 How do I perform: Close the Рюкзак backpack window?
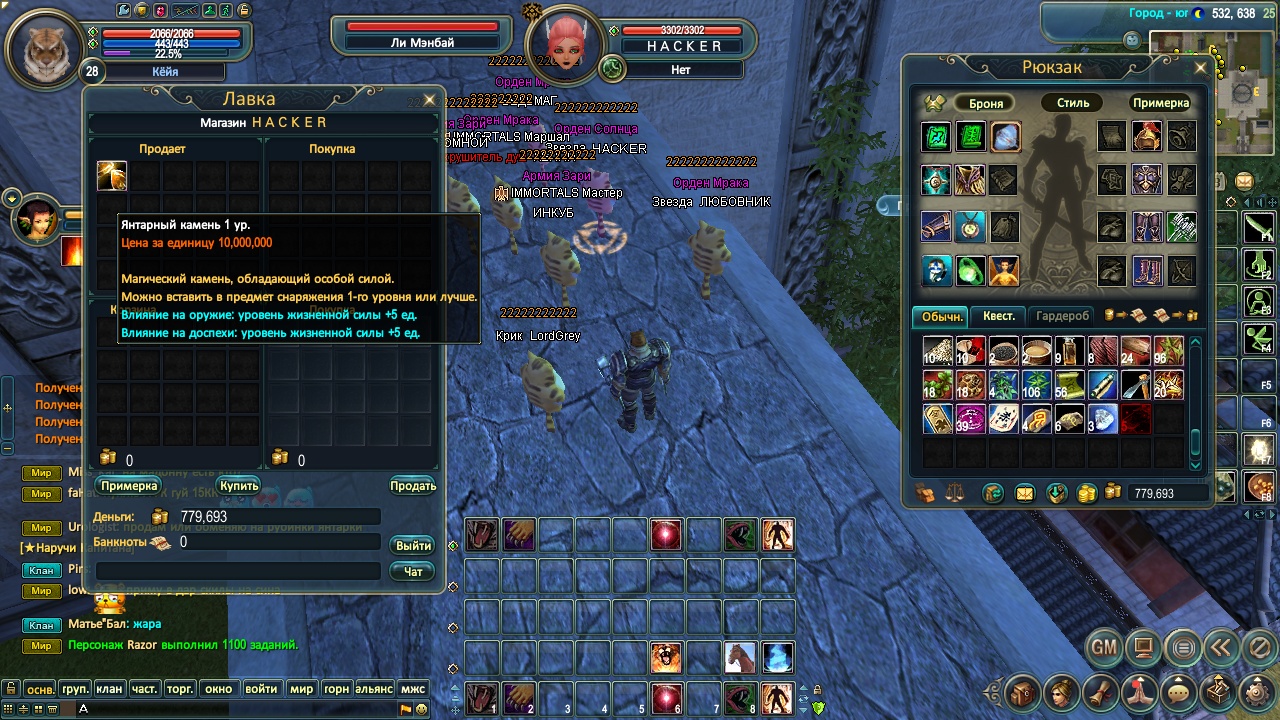(1200, 68)
